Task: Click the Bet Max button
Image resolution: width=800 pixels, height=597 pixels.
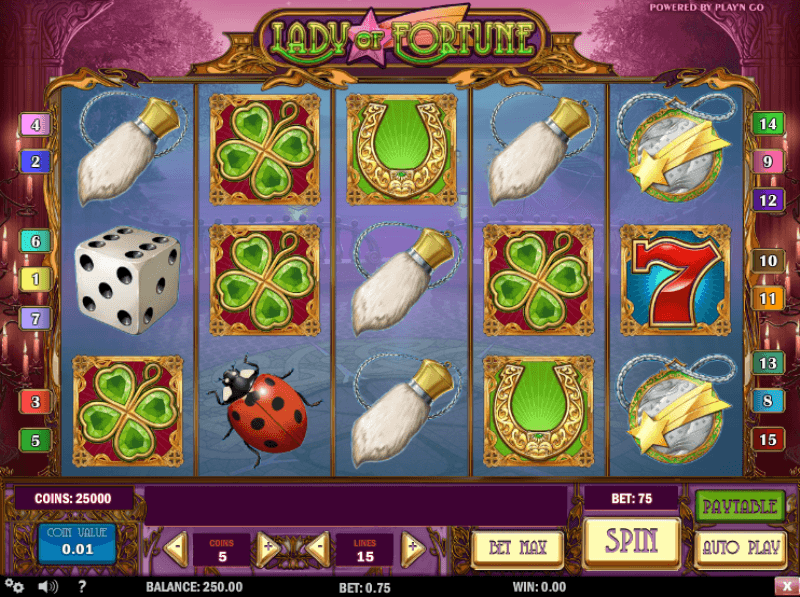Action: click(517, 548)
